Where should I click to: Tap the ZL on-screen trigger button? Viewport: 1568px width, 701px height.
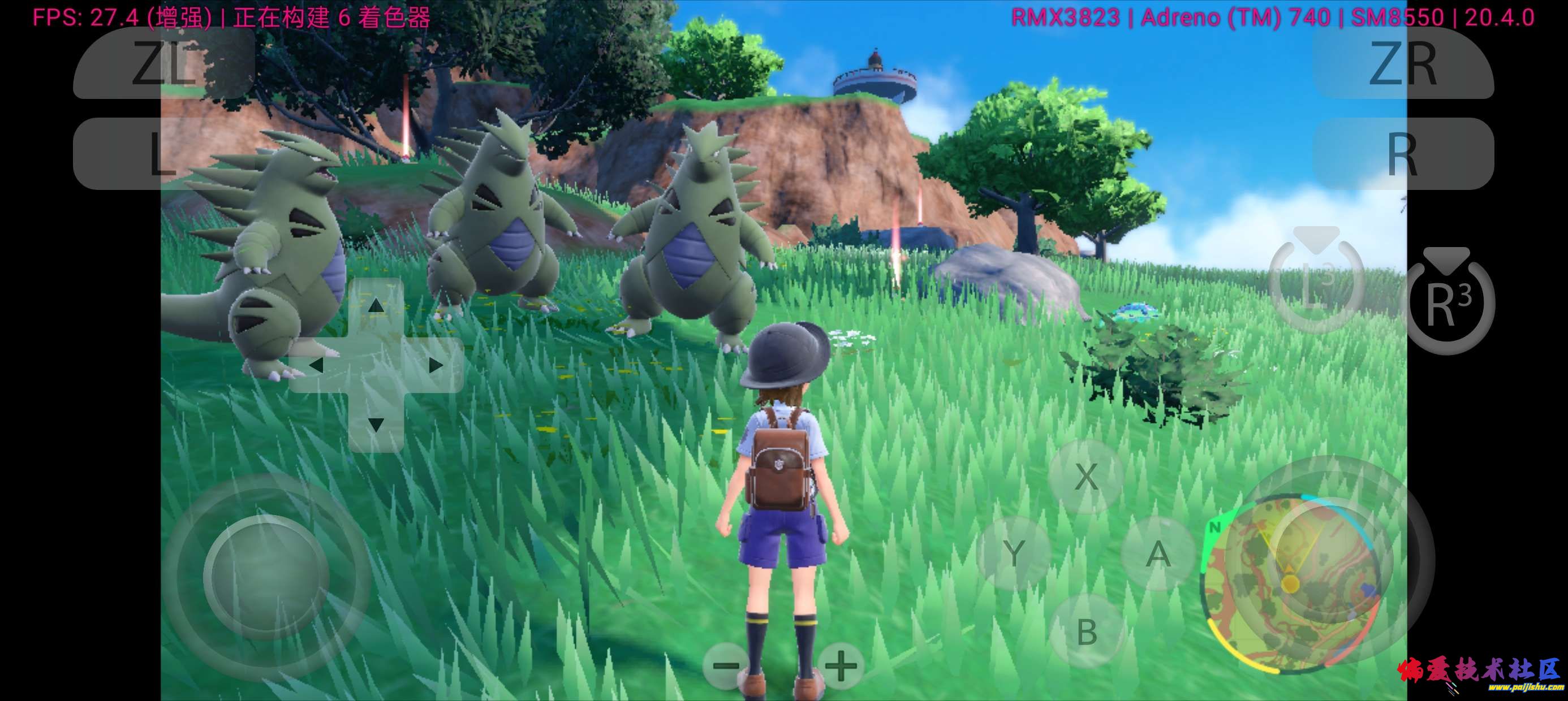(x=163, y=63)
